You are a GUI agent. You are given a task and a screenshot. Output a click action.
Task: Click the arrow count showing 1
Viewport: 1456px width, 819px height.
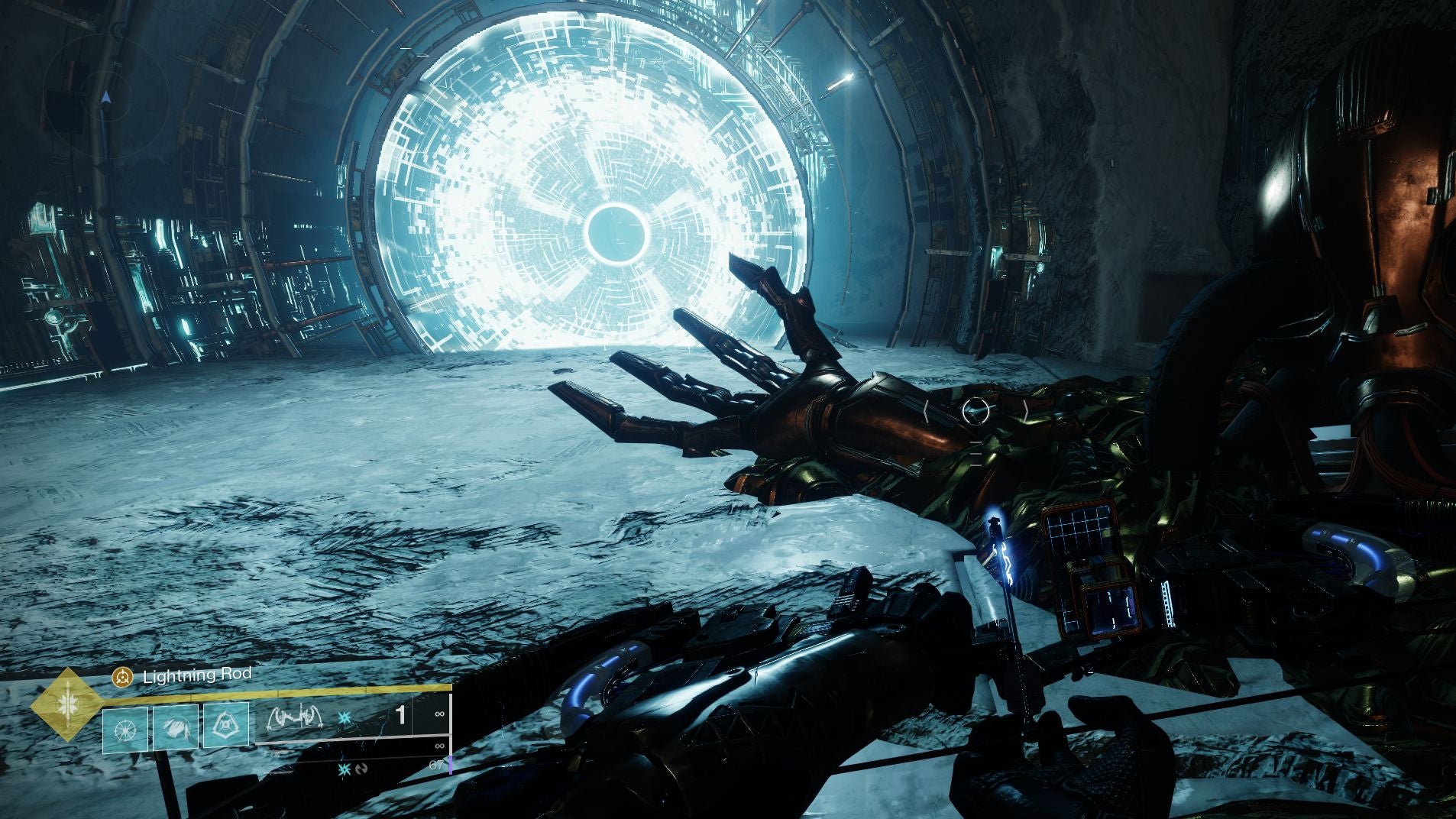399,714
